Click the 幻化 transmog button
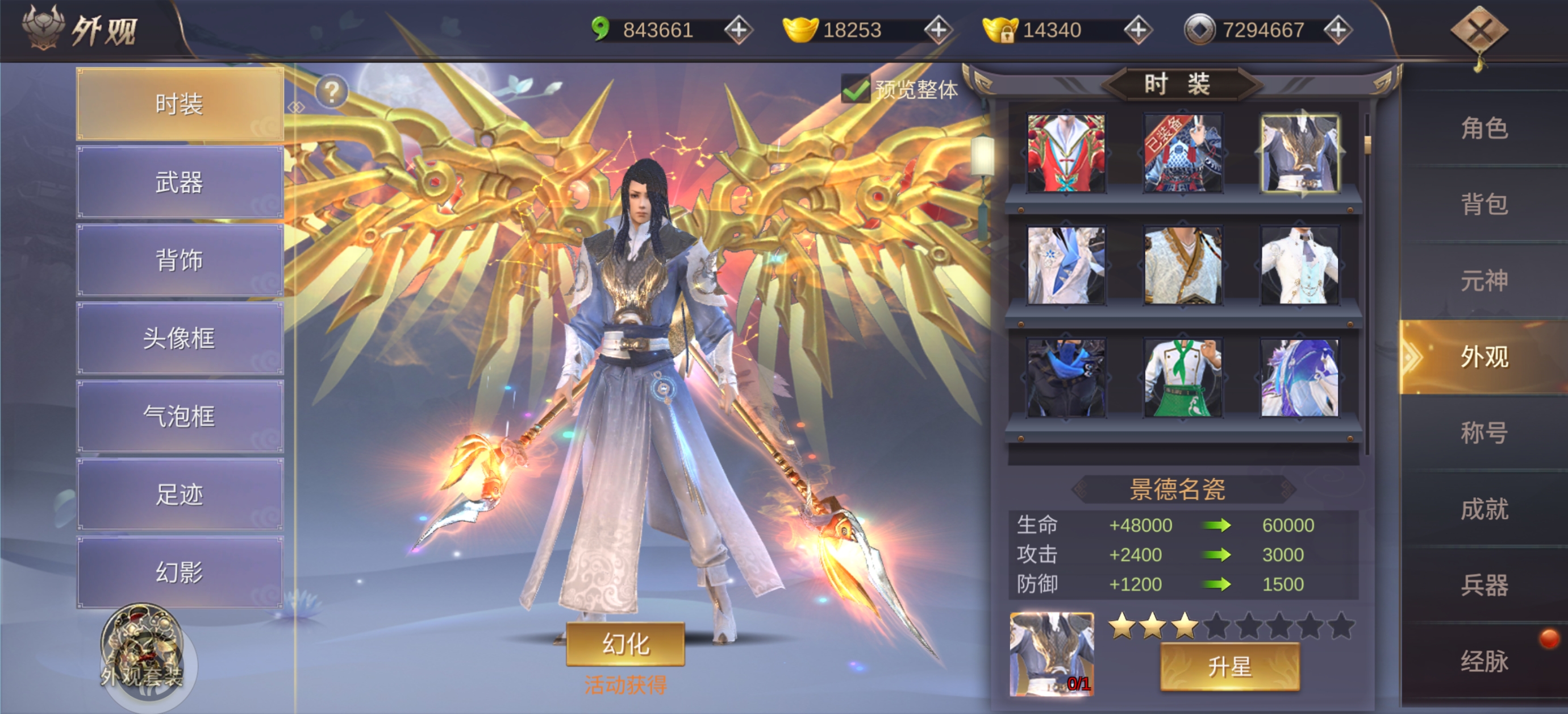The height and width of the screenshot is (714, 1568). (x=625, y=644)
